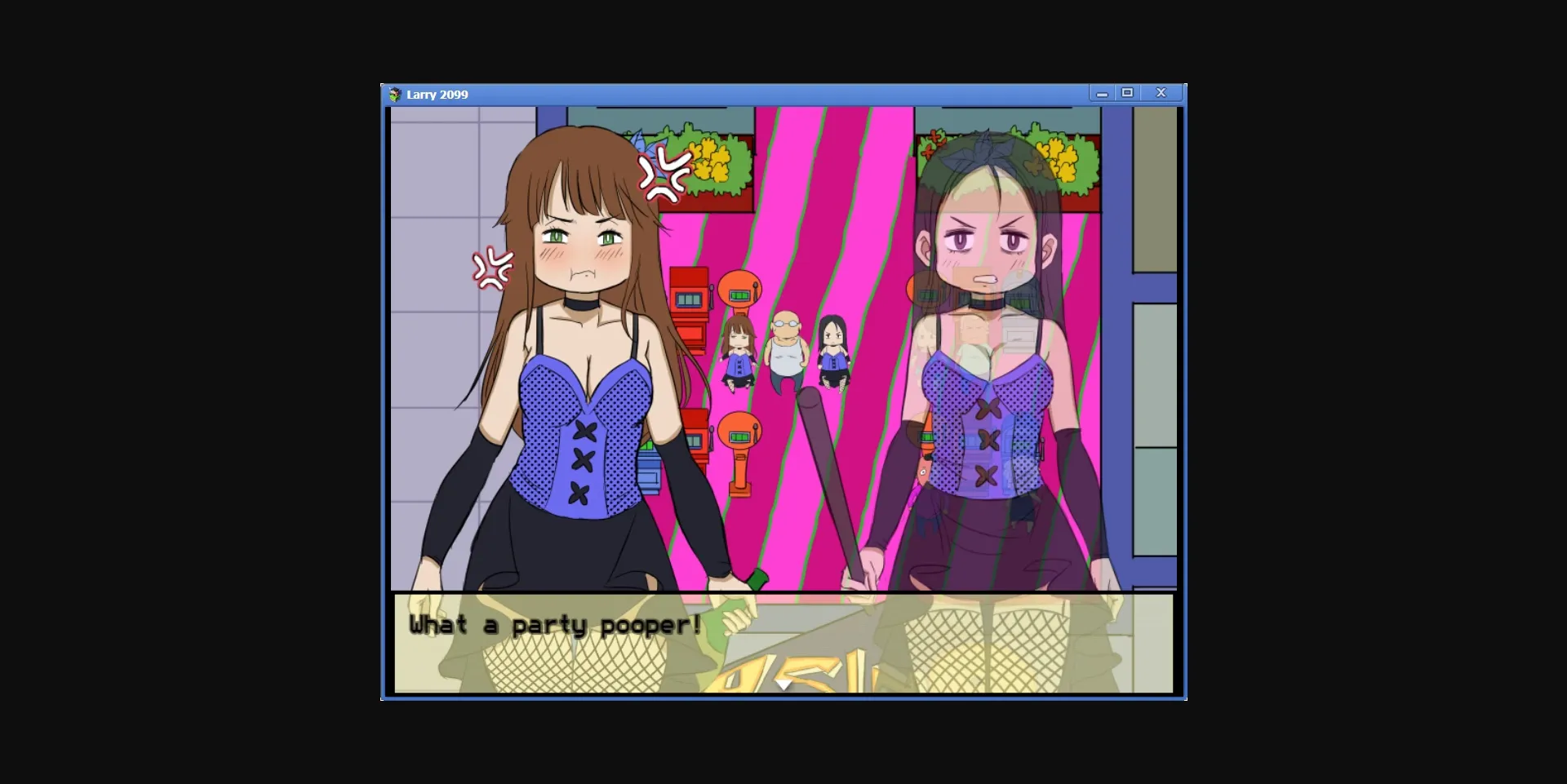Click the dialogue continue arrow indicator
This screenshot has width=1567, height=784.
coord(782,685)
